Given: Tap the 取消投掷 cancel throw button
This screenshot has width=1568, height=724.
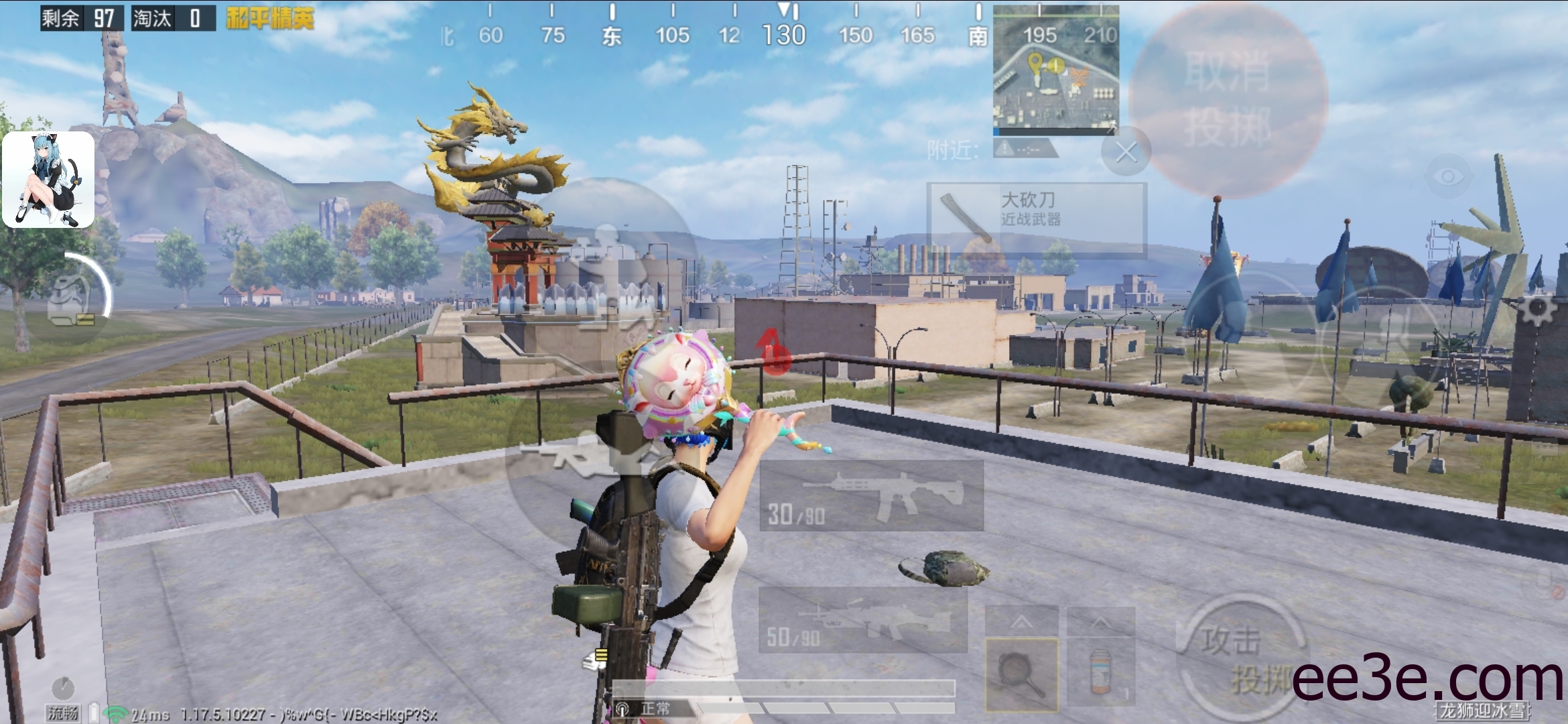Looking at the screenshot, I should (x=1228, y=99).
